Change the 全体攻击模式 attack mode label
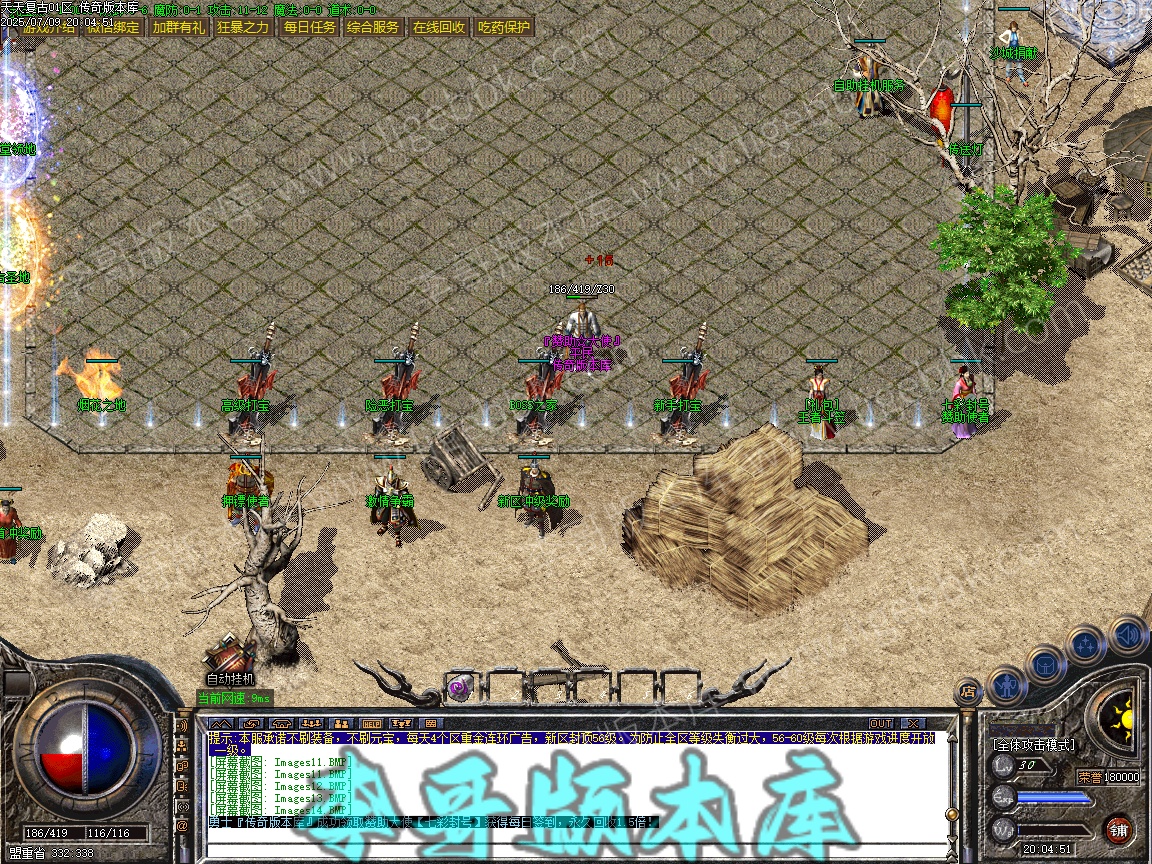 point(1033,745)
